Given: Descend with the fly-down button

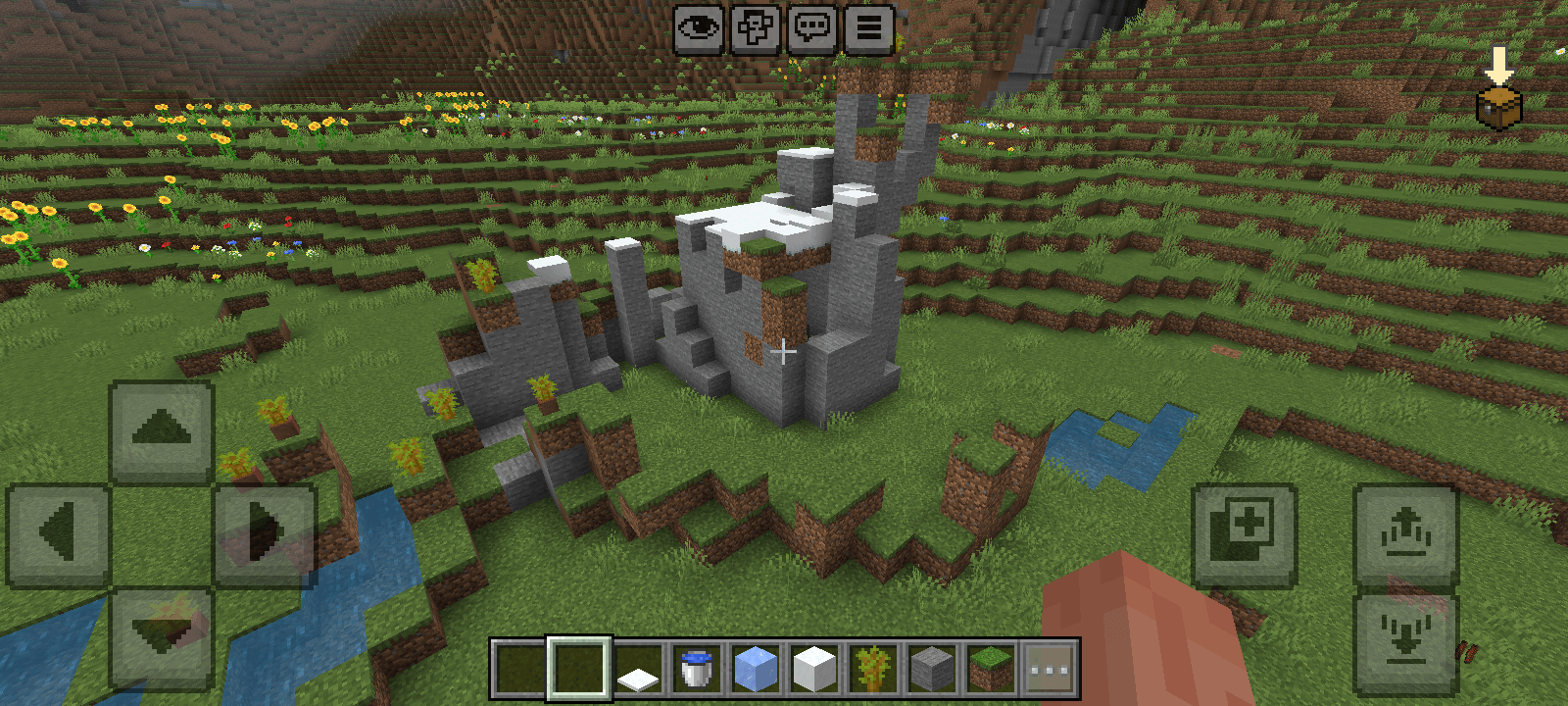Looking at the screenshot, I should (x=1406, y=637).
